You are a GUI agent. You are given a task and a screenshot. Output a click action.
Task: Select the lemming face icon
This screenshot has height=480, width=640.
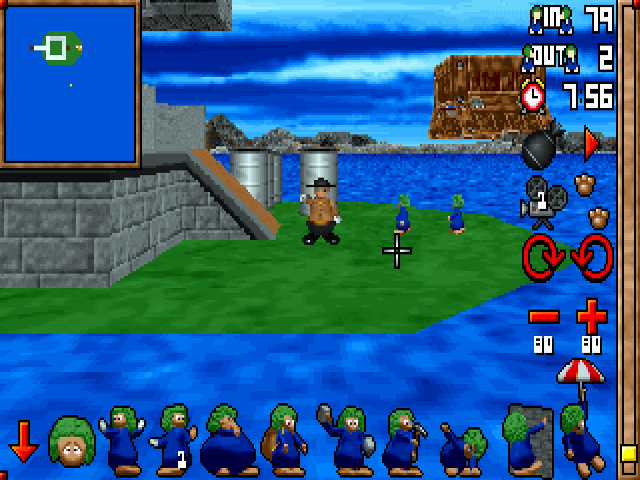click(x=71, y=441)
